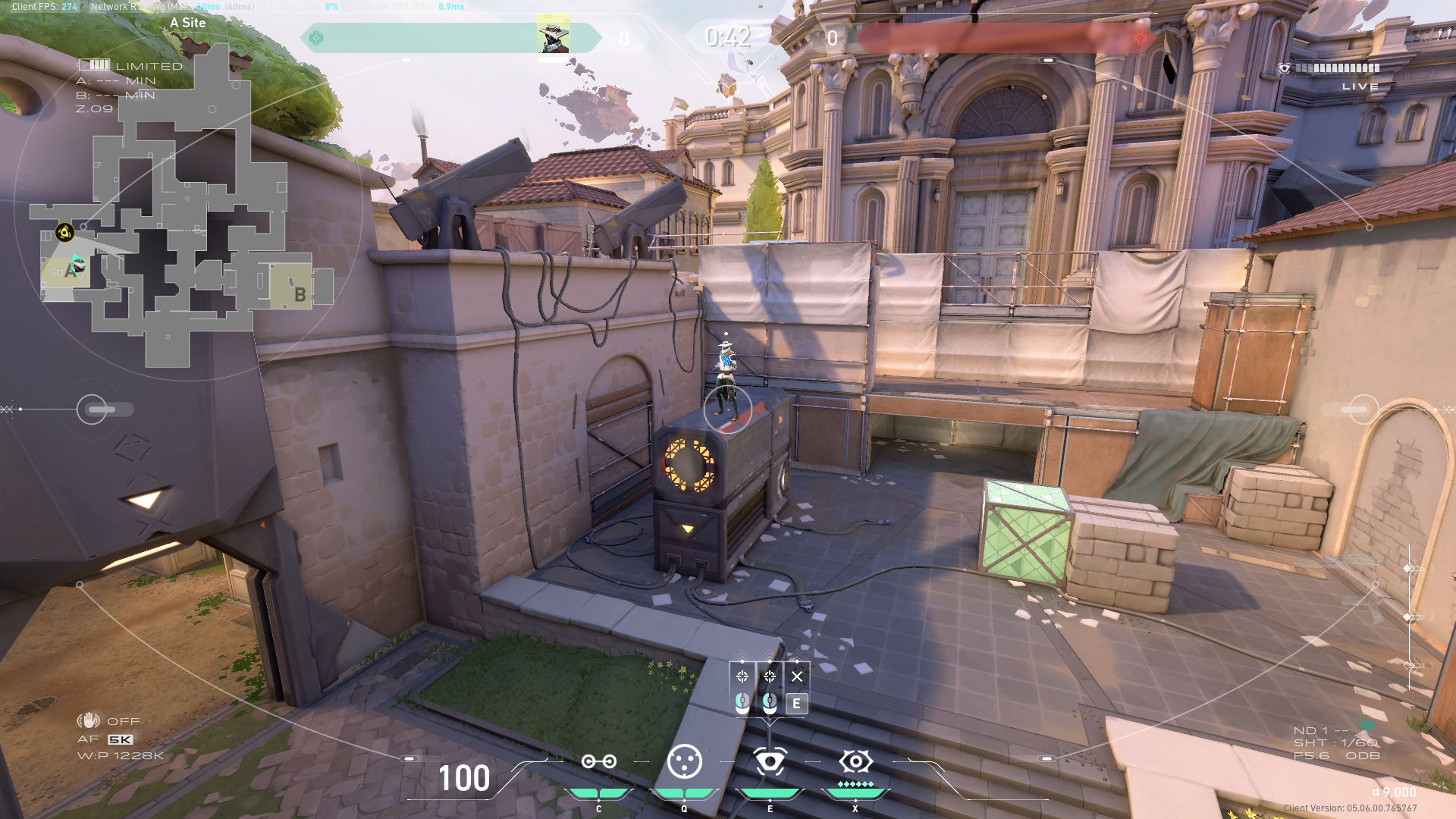Toggle the LIVE broadcast indicator

pyautogui.click(x=1361, y=86)
